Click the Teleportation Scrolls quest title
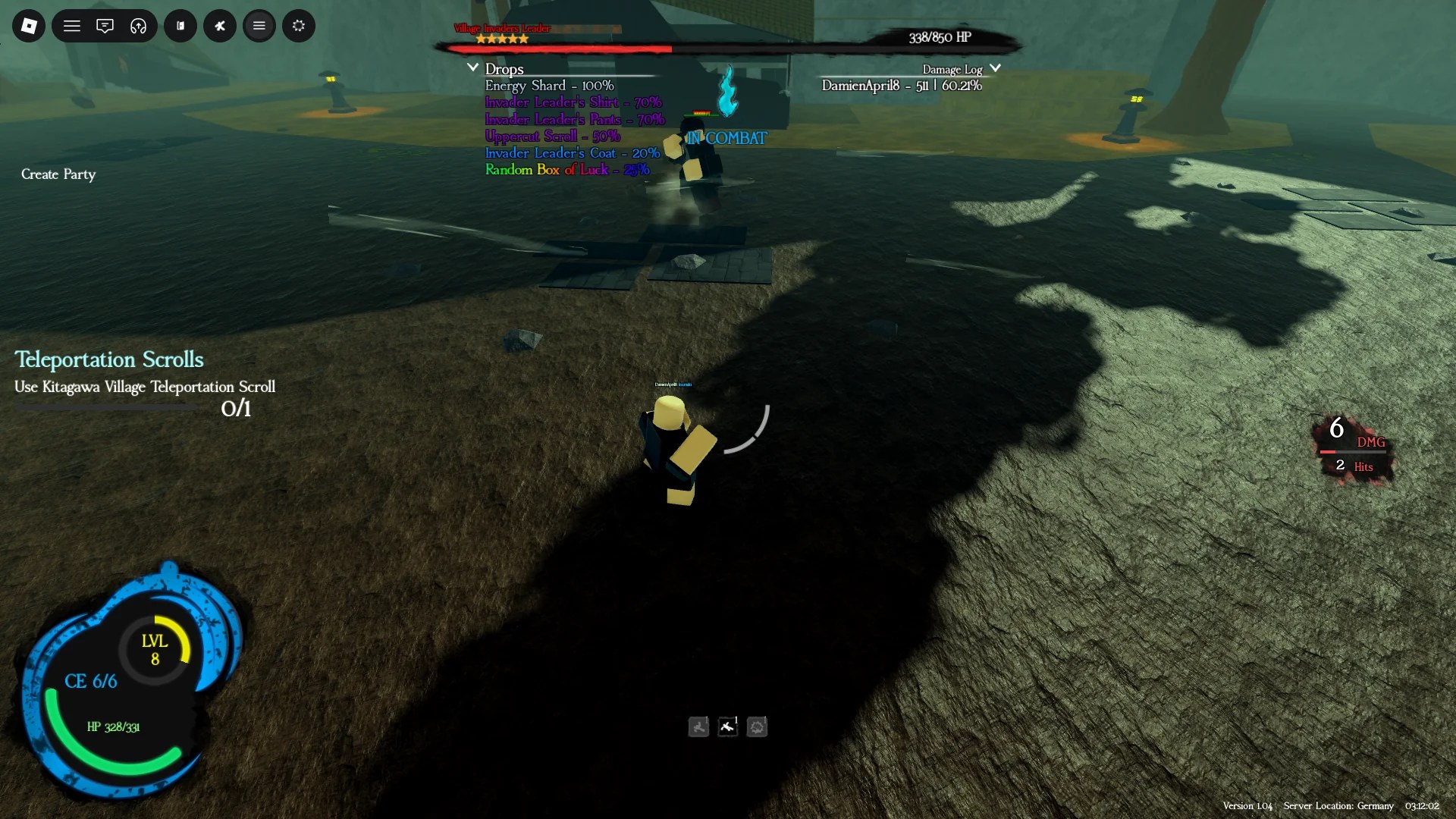 click(108, 359)
